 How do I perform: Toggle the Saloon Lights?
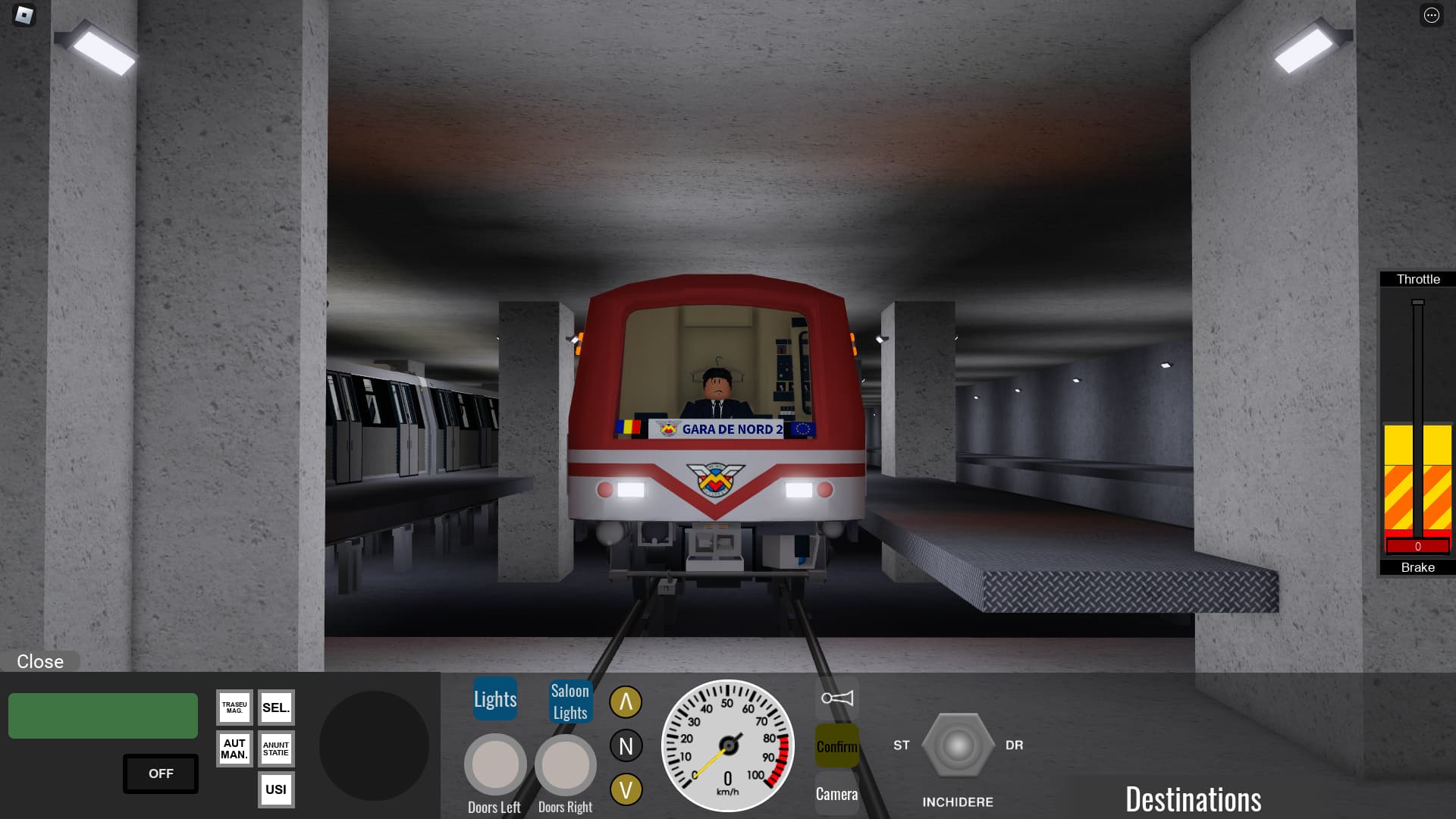tap(570, 701)
